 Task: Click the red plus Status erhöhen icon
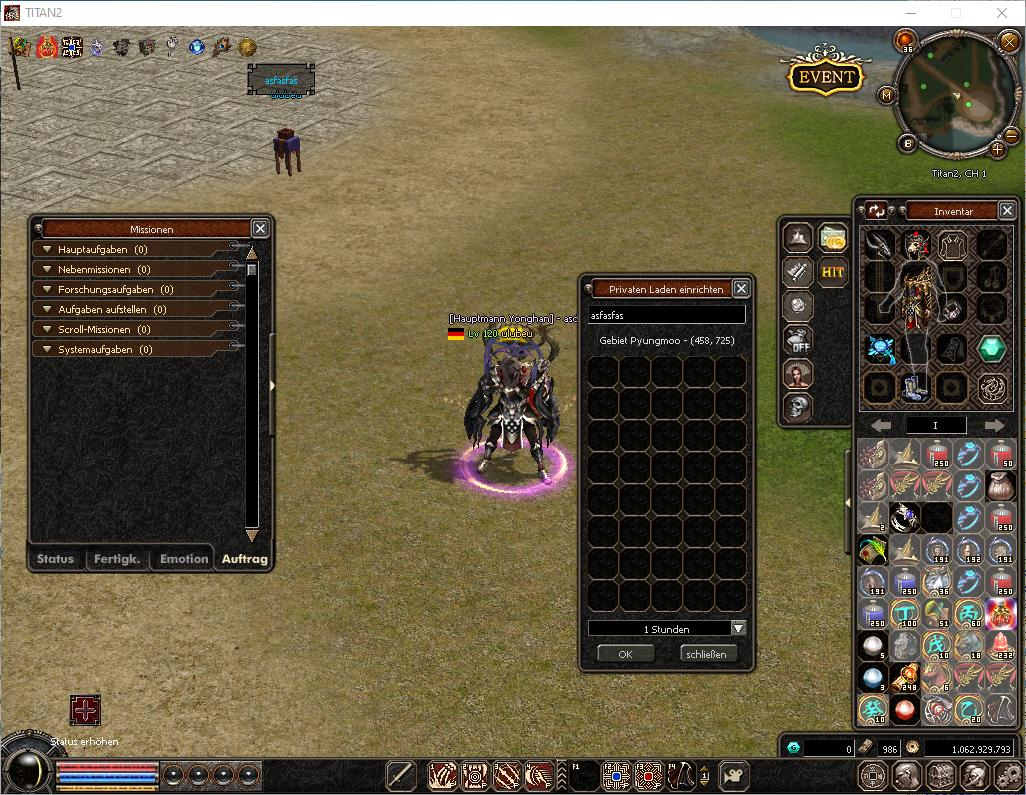click(86, 710)
